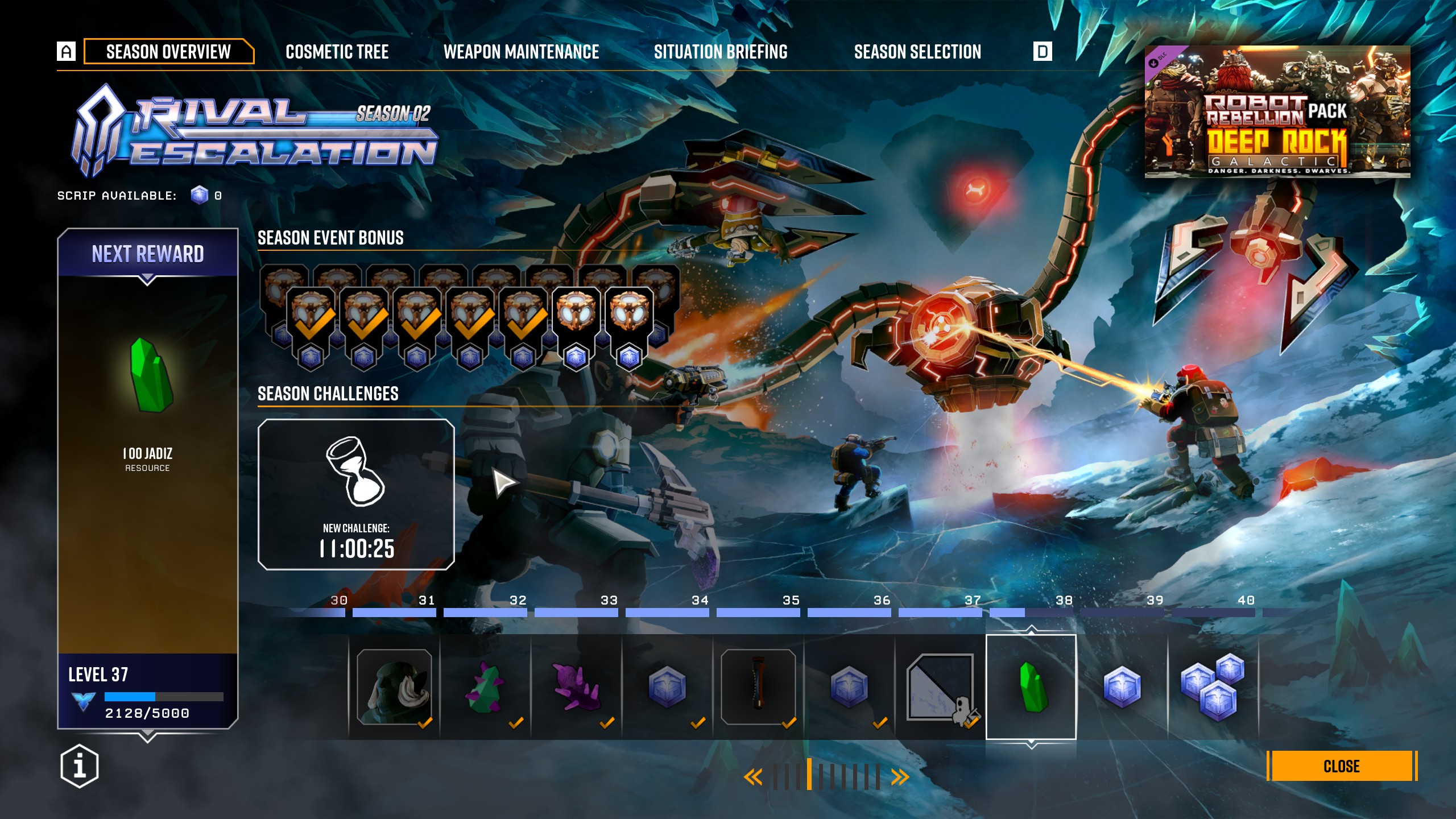This screenshot has width=1456, height=819.
Task: Select the level 35 dark weapon item reward
Action: pyautogui.click(x=758, y=687)
